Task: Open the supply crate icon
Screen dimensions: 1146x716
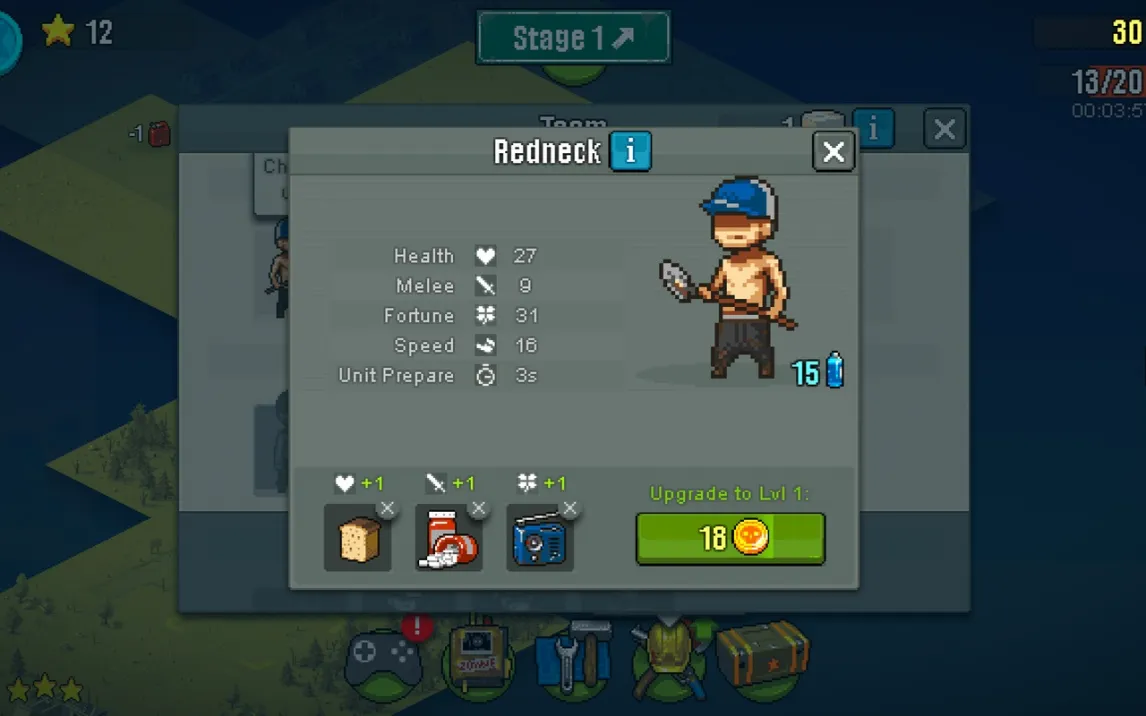Action: [x=763, y=655]
